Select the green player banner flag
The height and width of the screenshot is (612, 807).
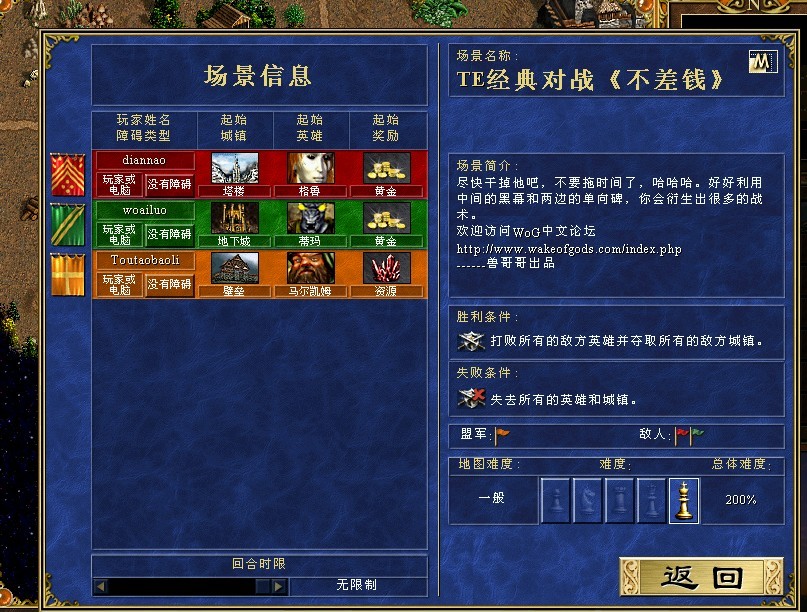(x=68, y=225)
